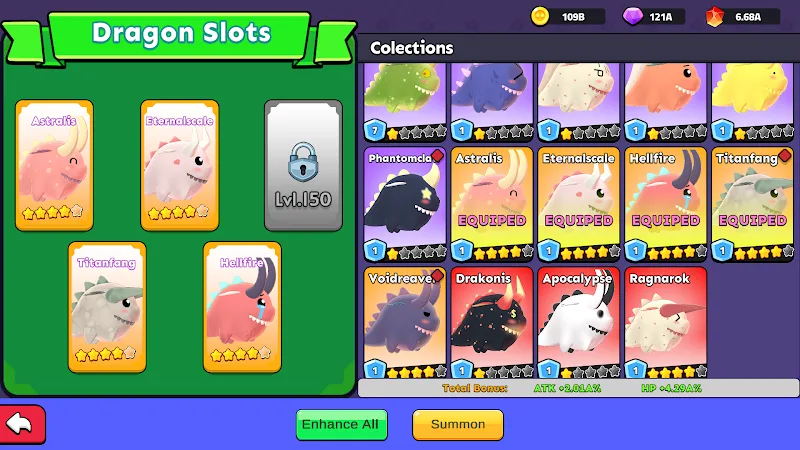Go back with the red arrow button
The width and height of the screenshot is (800, 450).
tap(22, 425)
